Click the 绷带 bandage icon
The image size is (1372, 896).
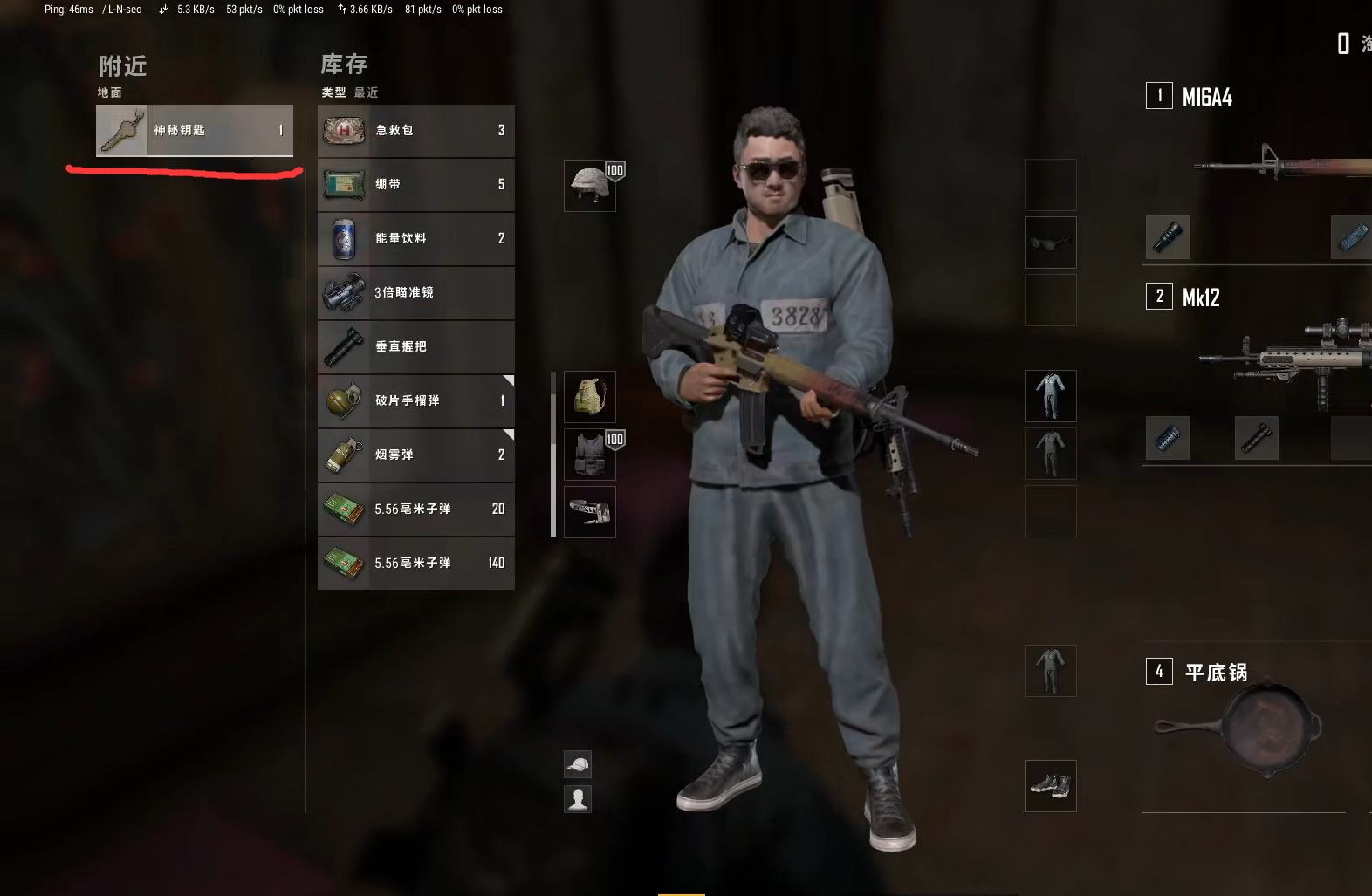pos(344,184)
